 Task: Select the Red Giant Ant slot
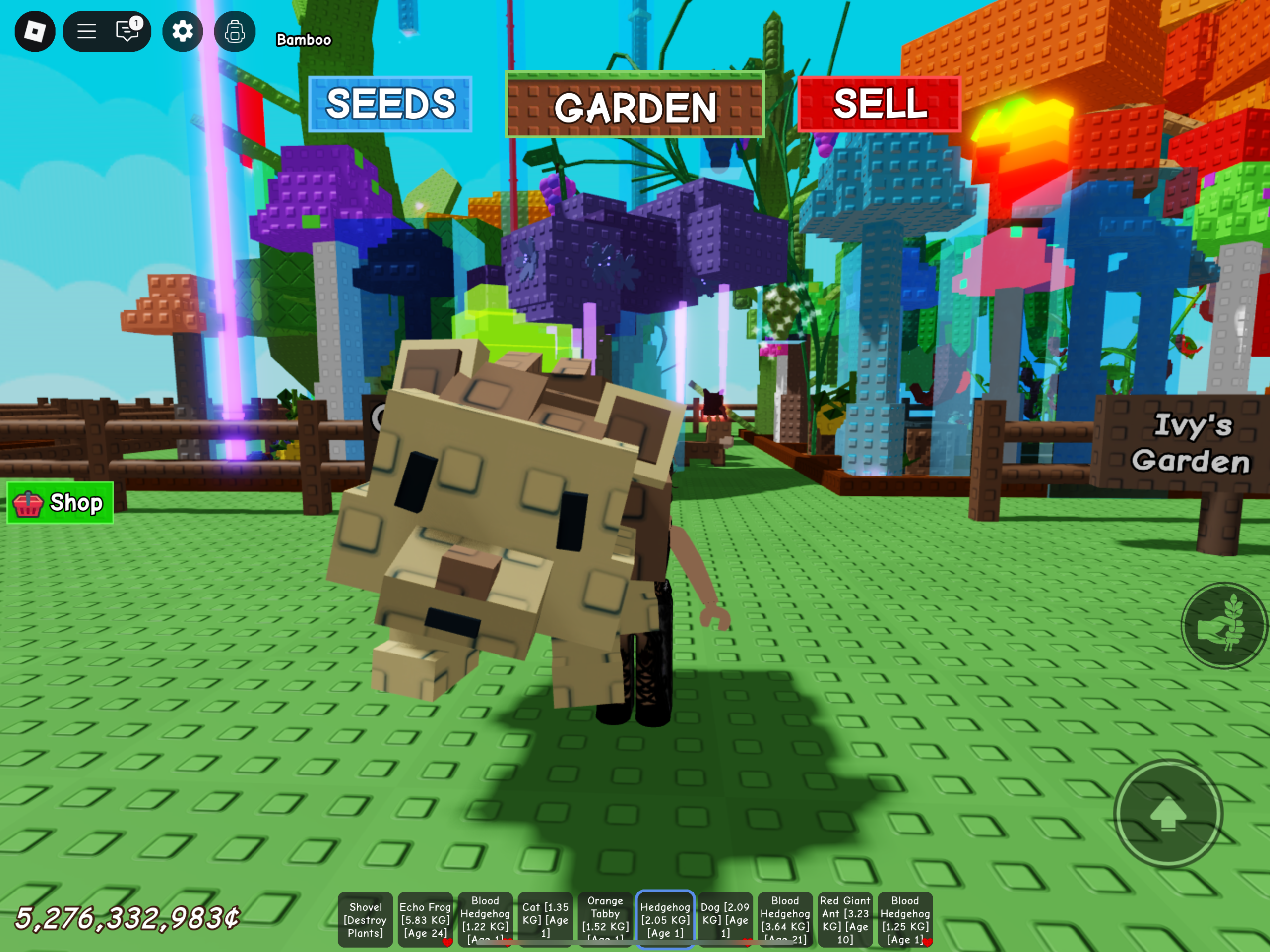coord(845,918)
